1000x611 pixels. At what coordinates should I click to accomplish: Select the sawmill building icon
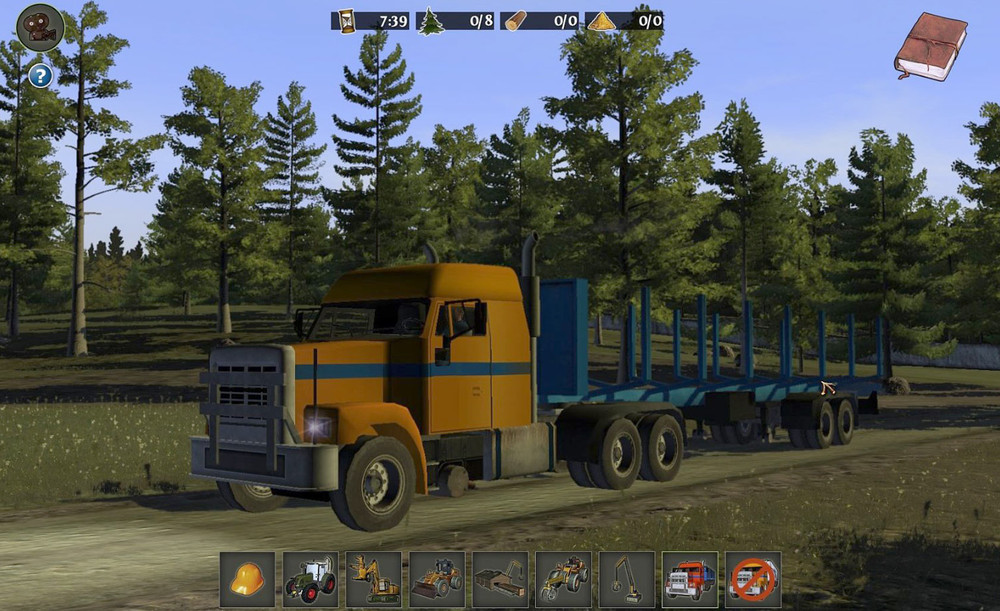pyautogui.click(x=500, y=579)
